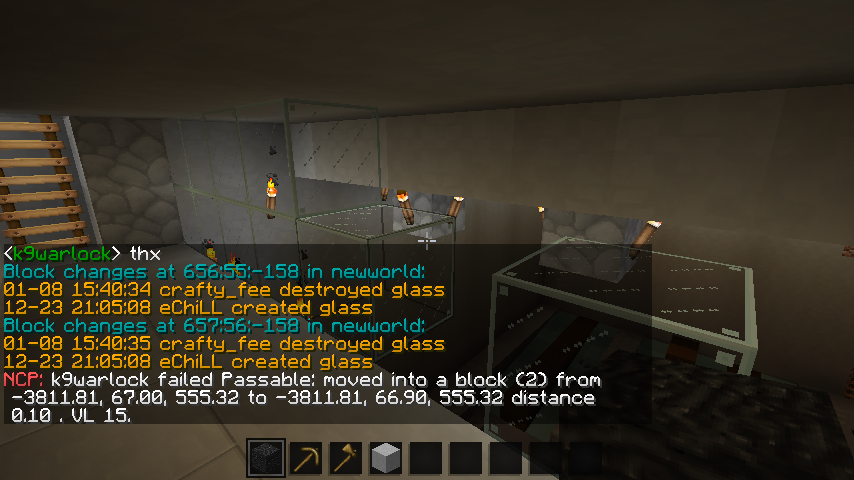Screen dimensions: 854x480
Task: Select the dark stone block hotbar slot
Action: click(x=266, y=459)
